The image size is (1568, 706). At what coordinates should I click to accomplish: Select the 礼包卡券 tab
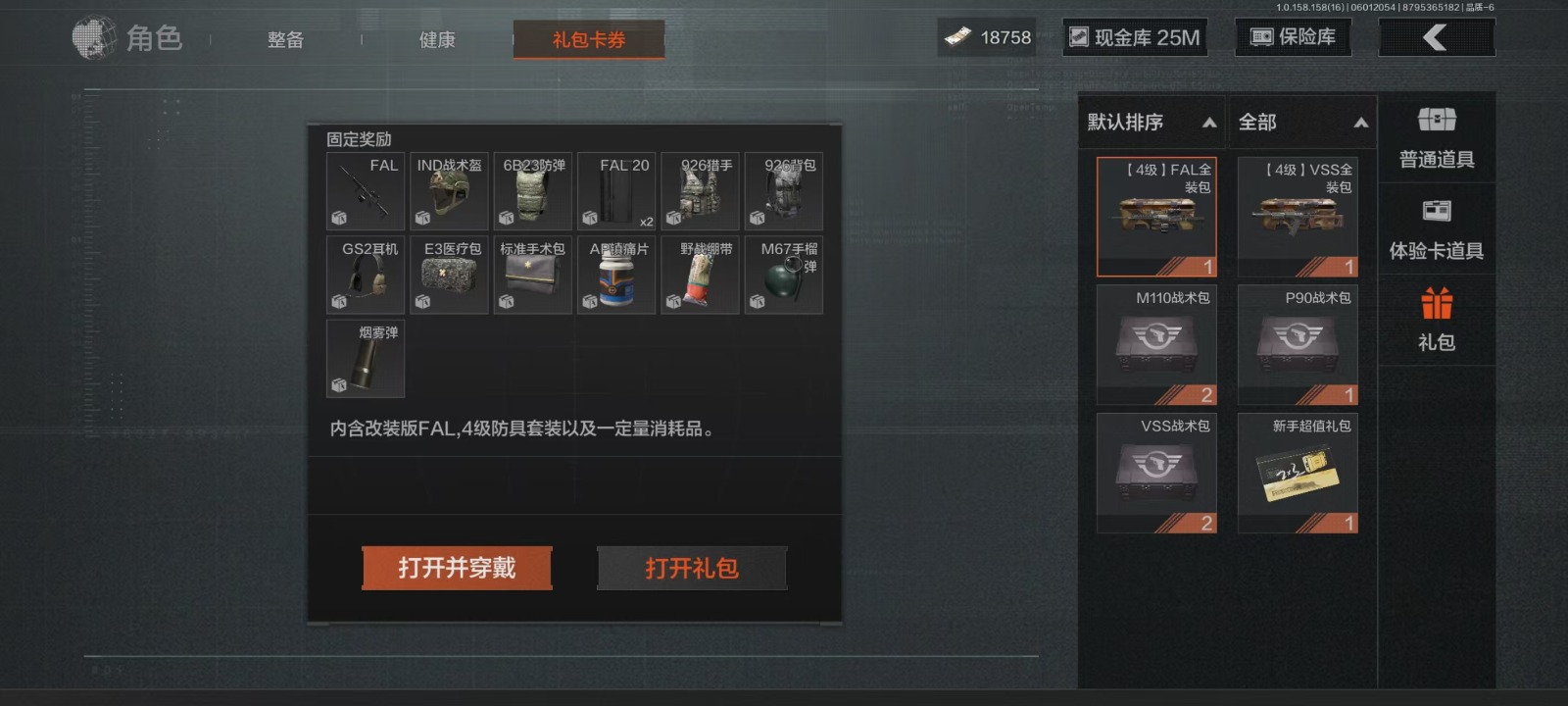(x=589, y=40)
